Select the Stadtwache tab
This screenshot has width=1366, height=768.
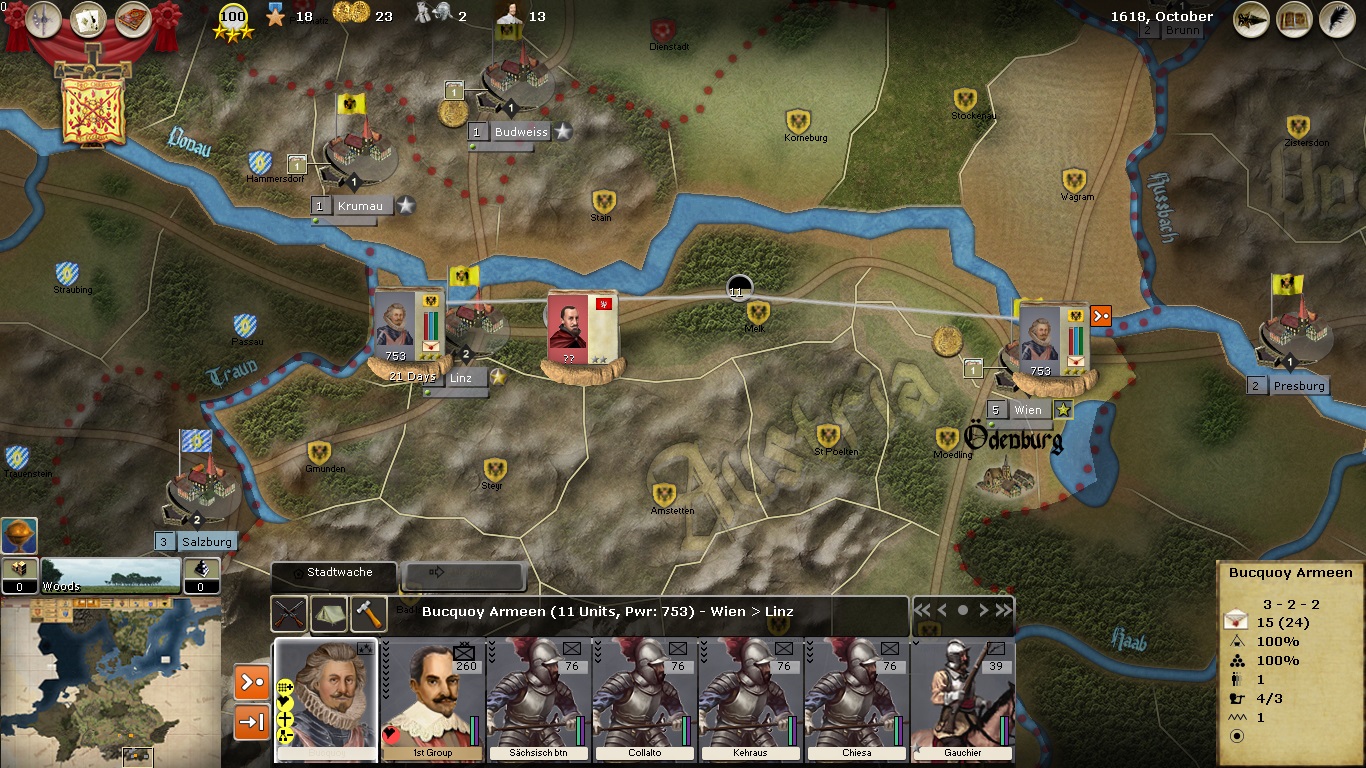[x=335, y=574]
